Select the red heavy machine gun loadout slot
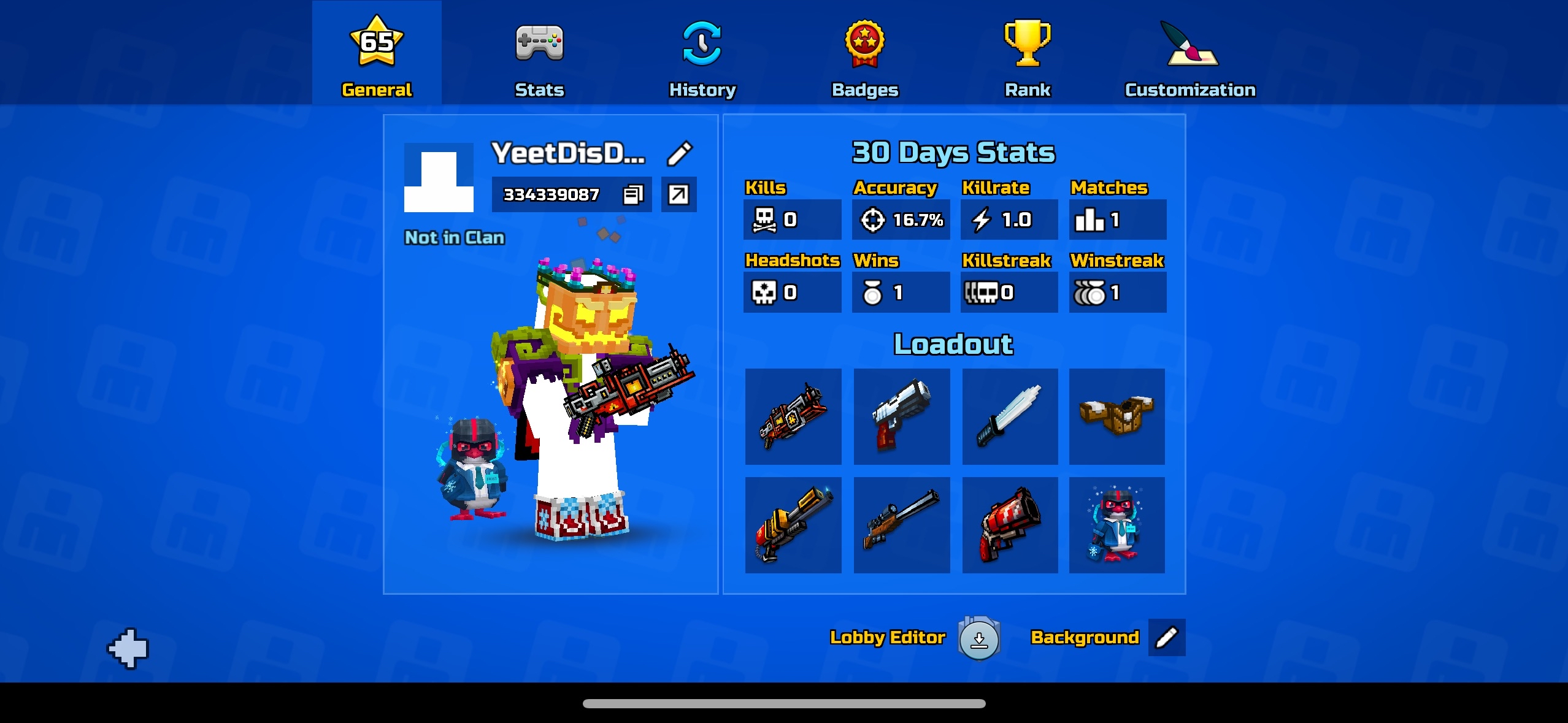 [x=793, y=416]
